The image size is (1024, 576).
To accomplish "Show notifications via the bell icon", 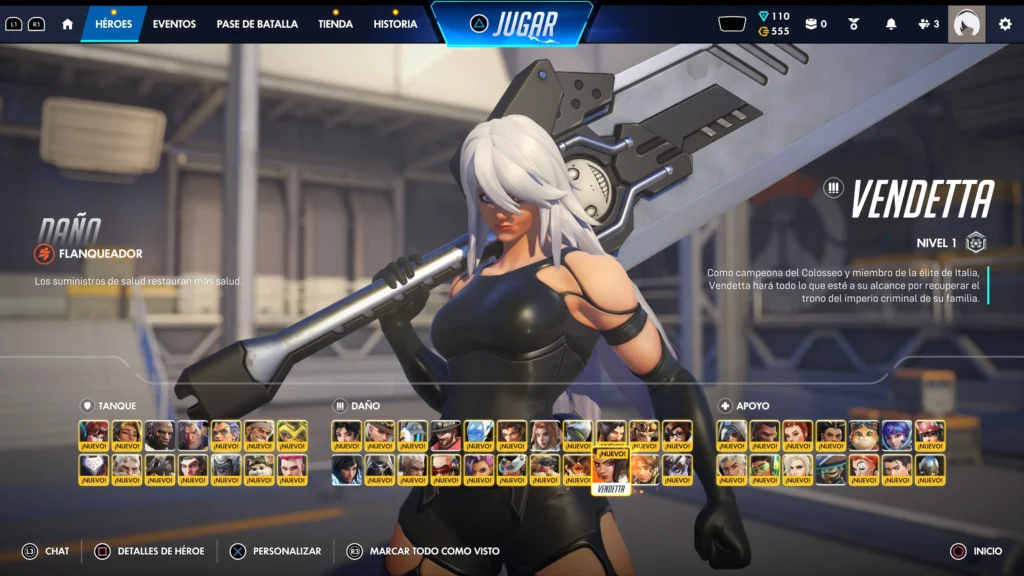I will (891, 24).
